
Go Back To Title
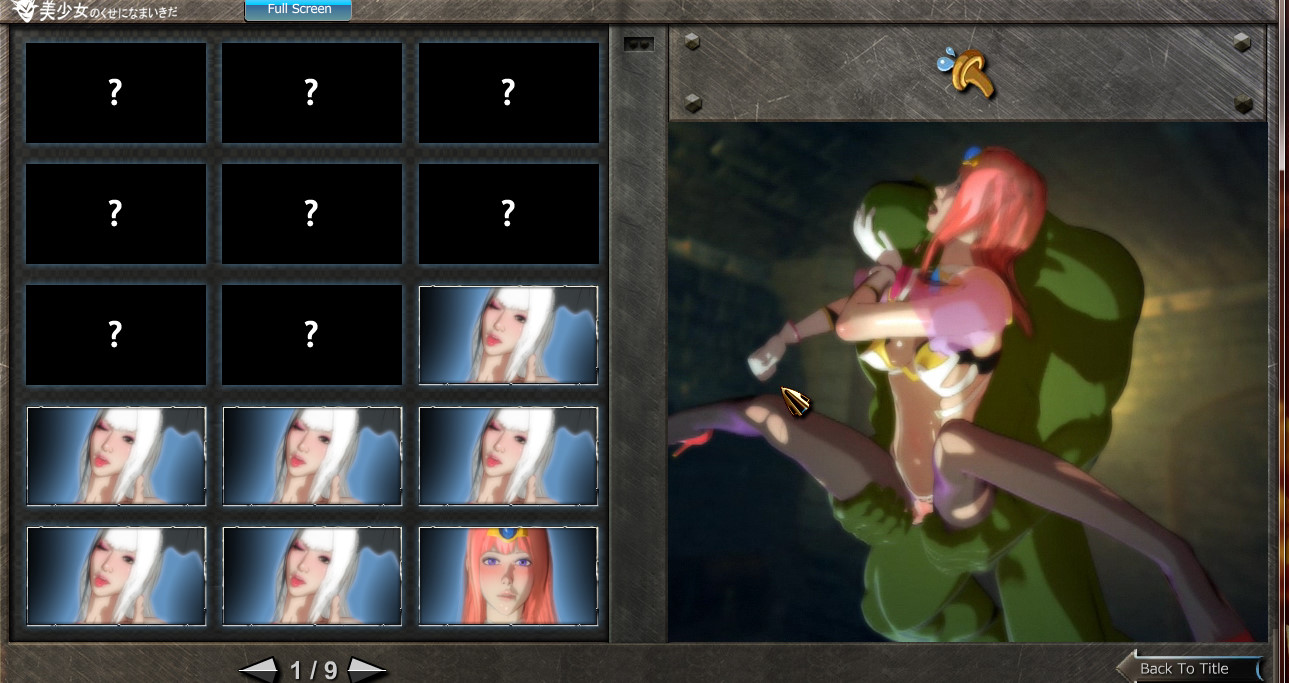[1187, 668]
